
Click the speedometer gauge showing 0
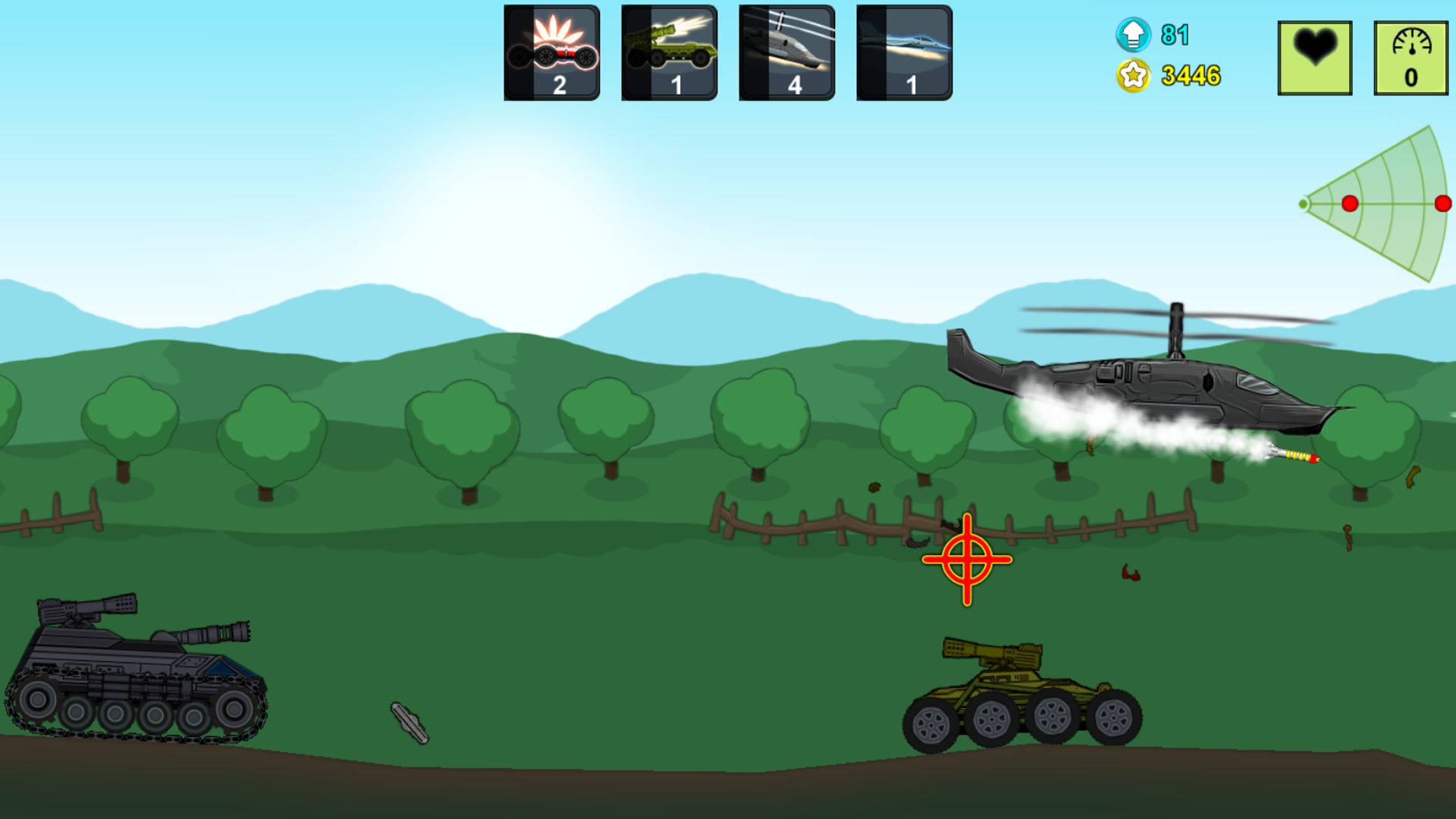[1410, 55]
